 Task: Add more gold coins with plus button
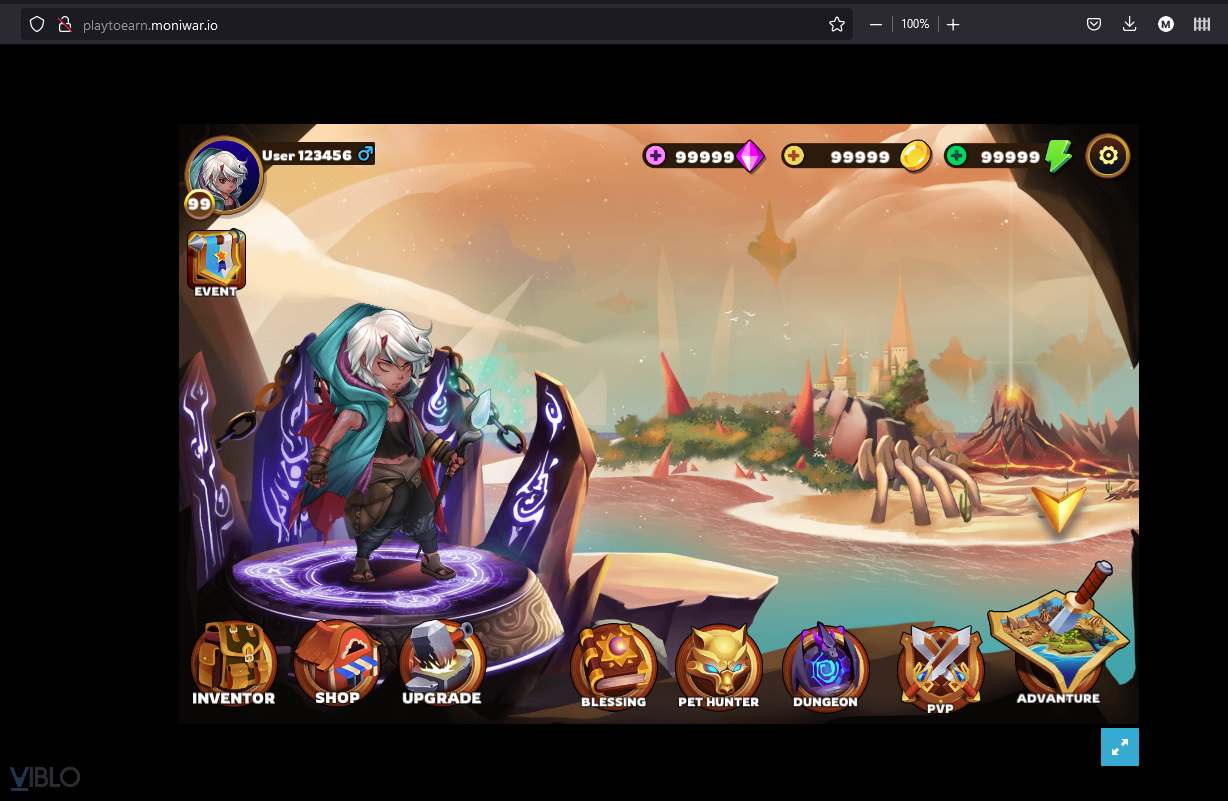pyautogui.click(x=794, y=156)
